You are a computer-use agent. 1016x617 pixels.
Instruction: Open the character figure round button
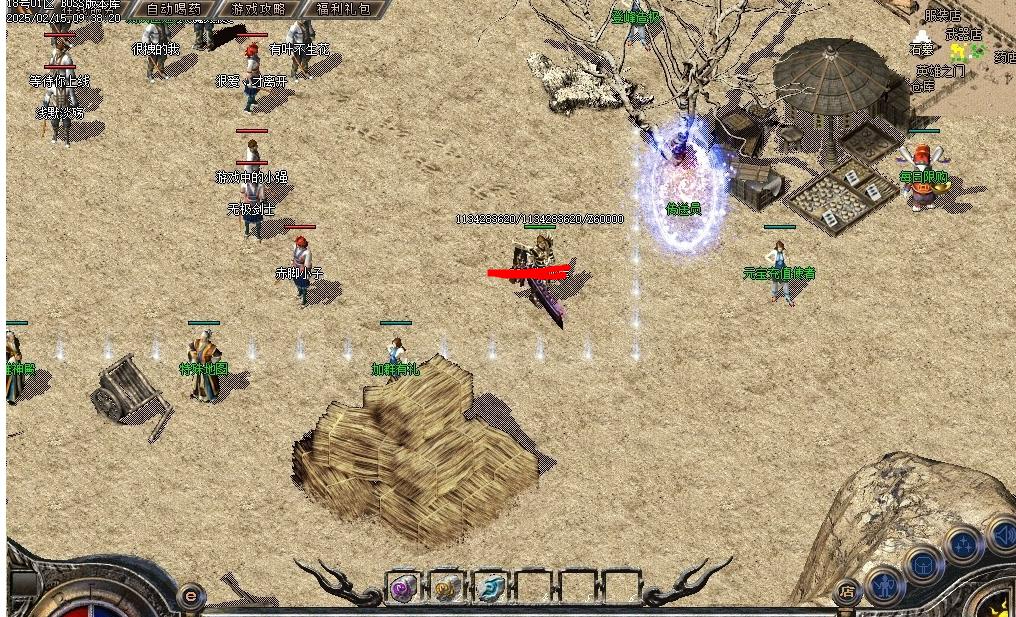pos(885,585)
